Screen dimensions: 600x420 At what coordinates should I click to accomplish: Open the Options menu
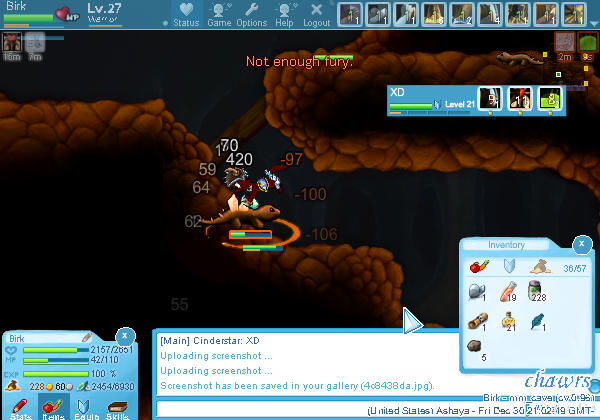251,15
